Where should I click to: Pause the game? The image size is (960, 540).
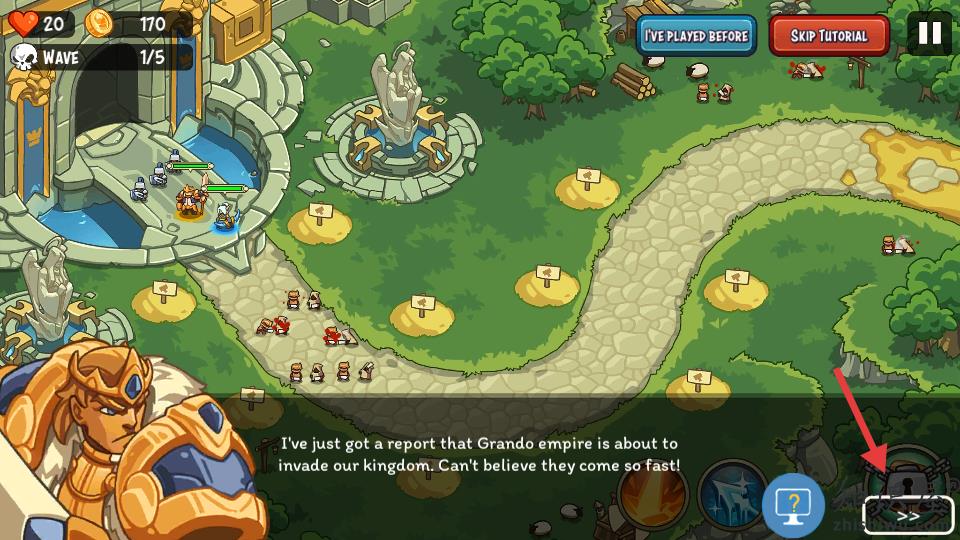point(930,33)
